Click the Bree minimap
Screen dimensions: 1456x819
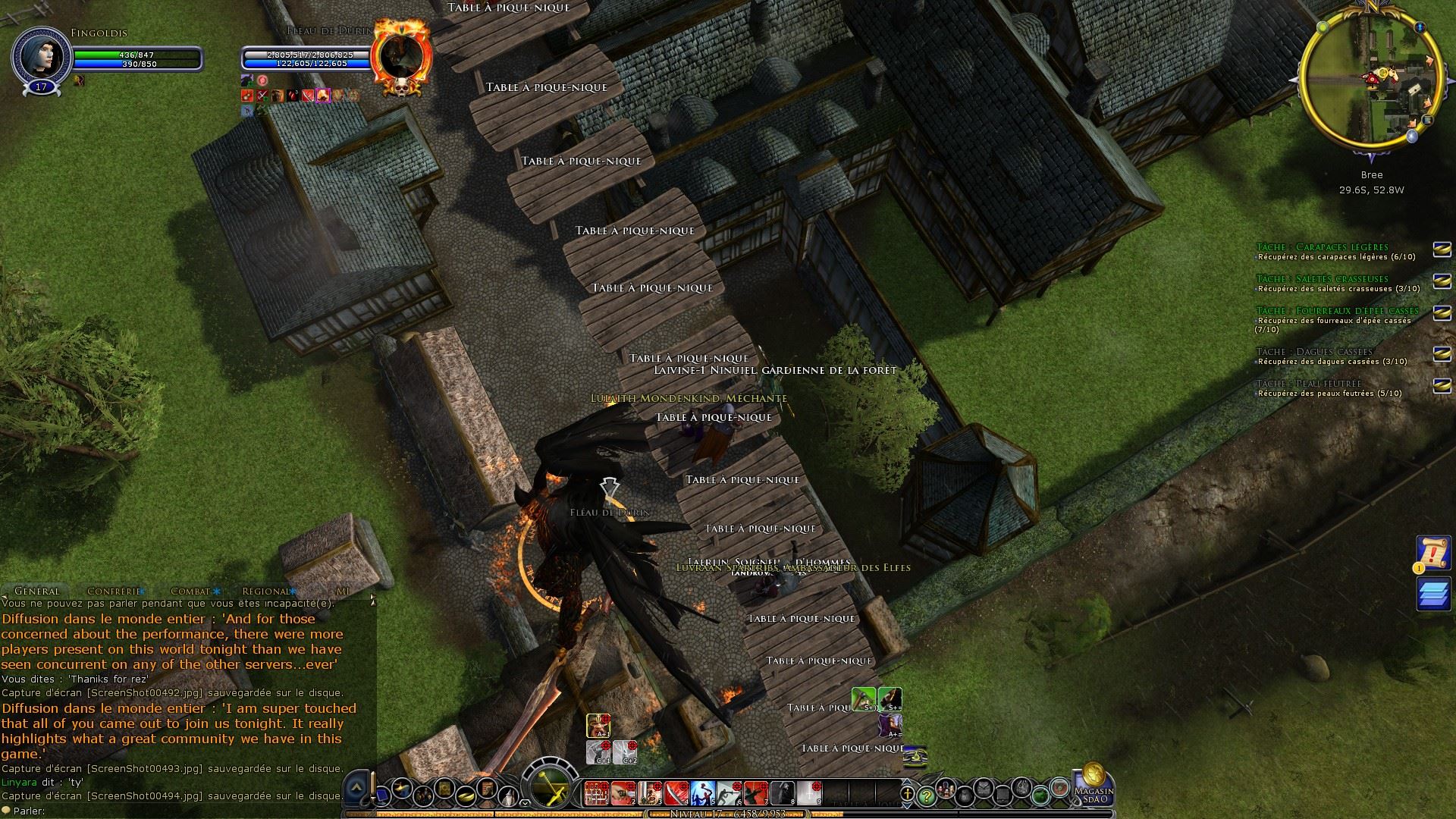point(1371,84)
